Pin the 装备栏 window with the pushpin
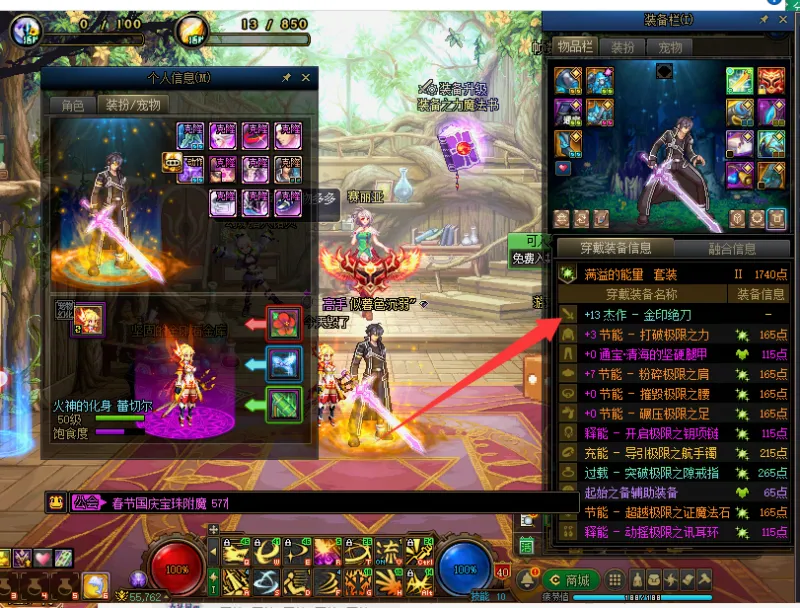 point(764,19)
